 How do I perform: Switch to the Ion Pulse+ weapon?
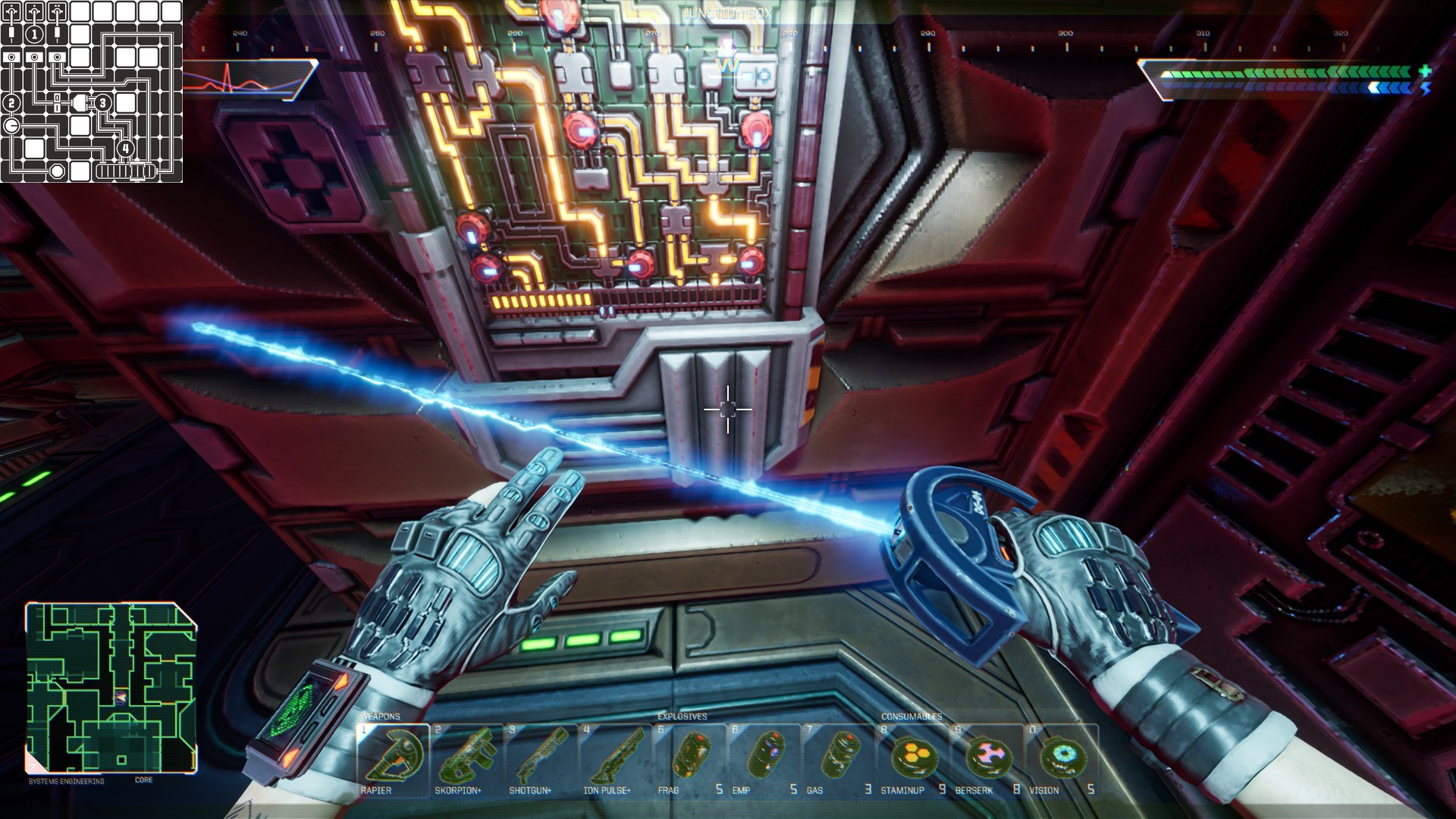click(616, 758)
